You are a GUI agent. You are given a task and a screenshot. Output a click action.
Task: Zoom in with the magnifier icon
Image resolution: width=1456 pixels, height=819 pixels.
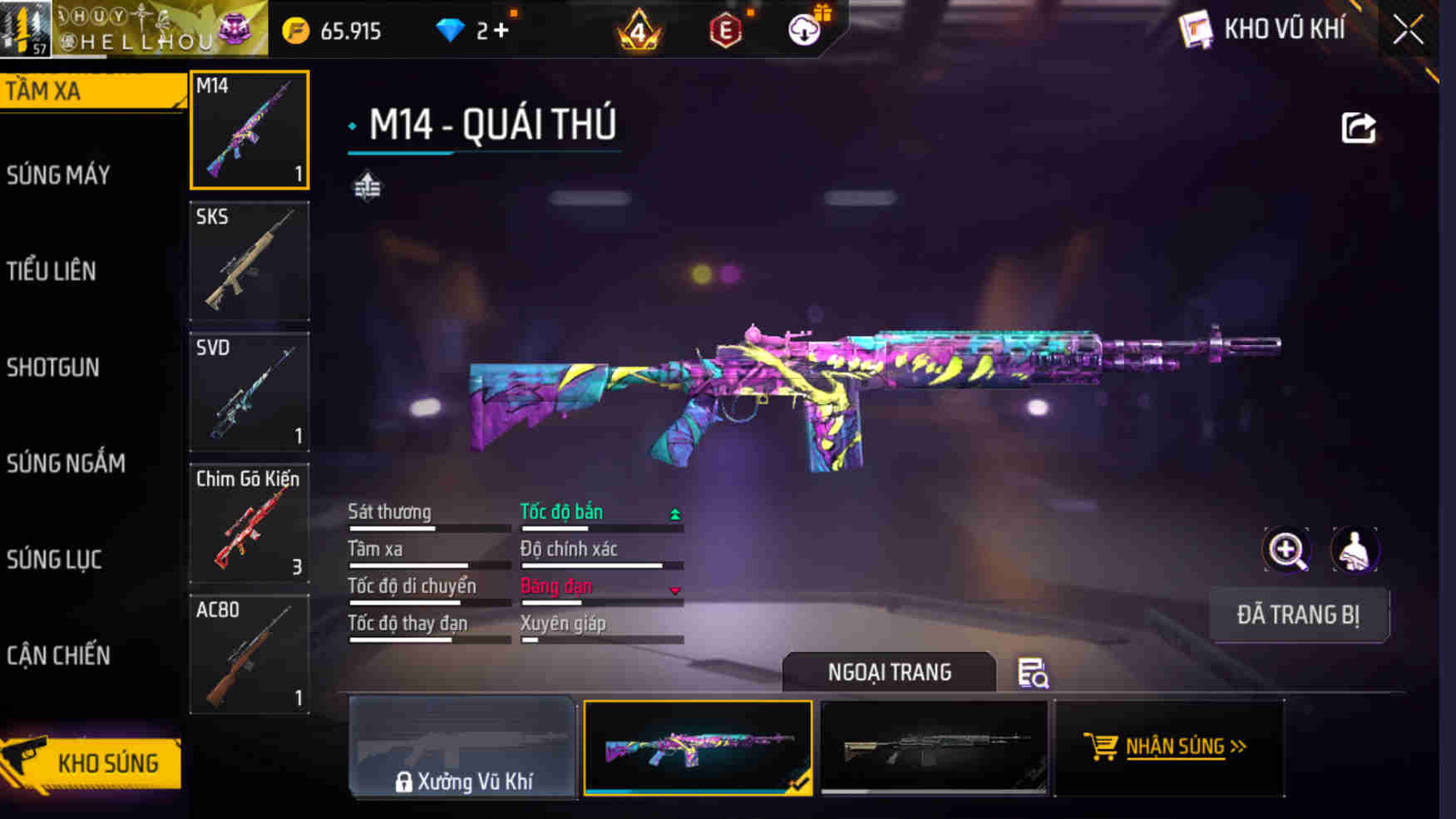(1286, 550)
